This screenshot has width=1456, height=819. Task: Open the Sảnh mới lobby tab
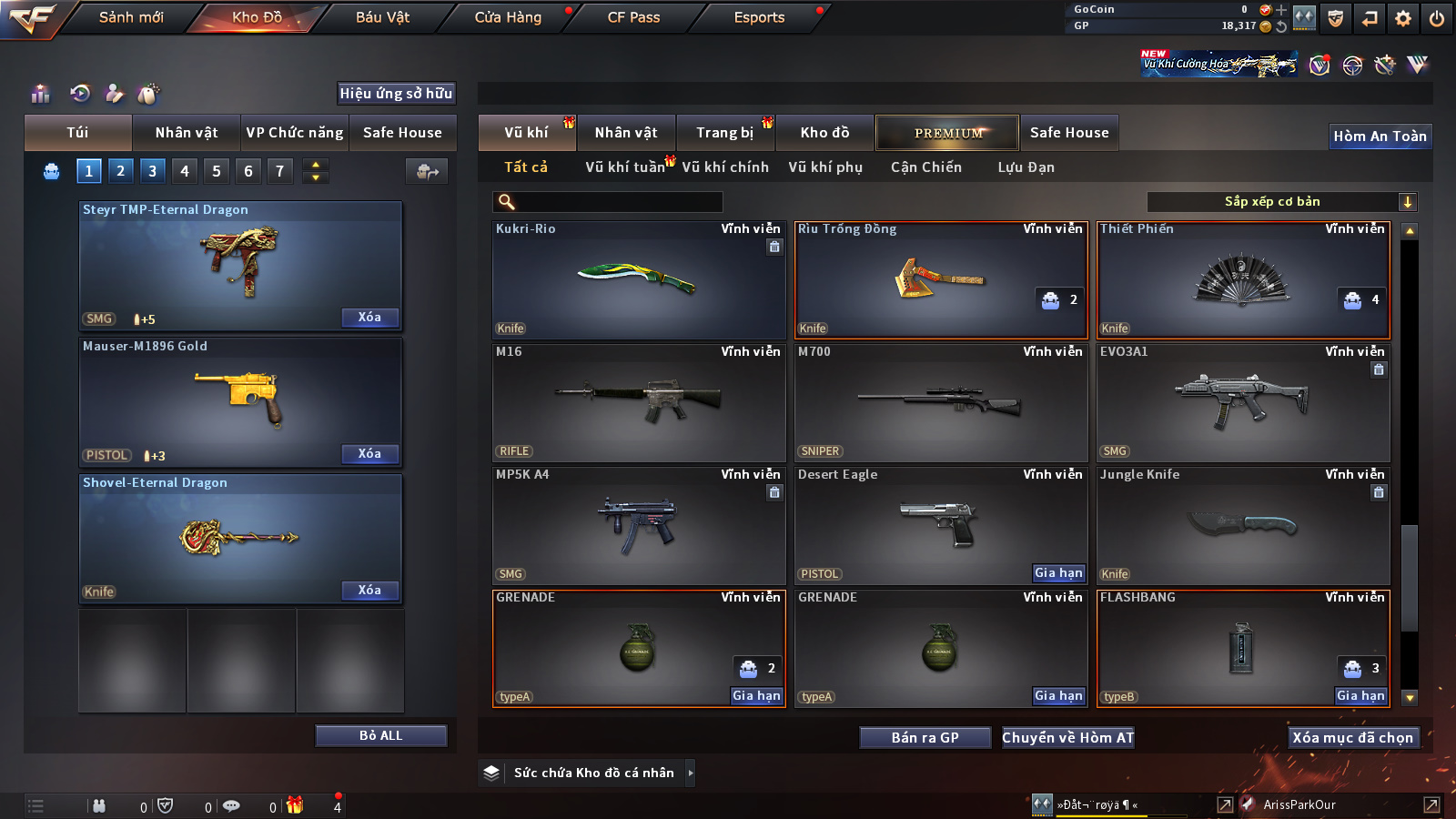click(x=131, y=17)
